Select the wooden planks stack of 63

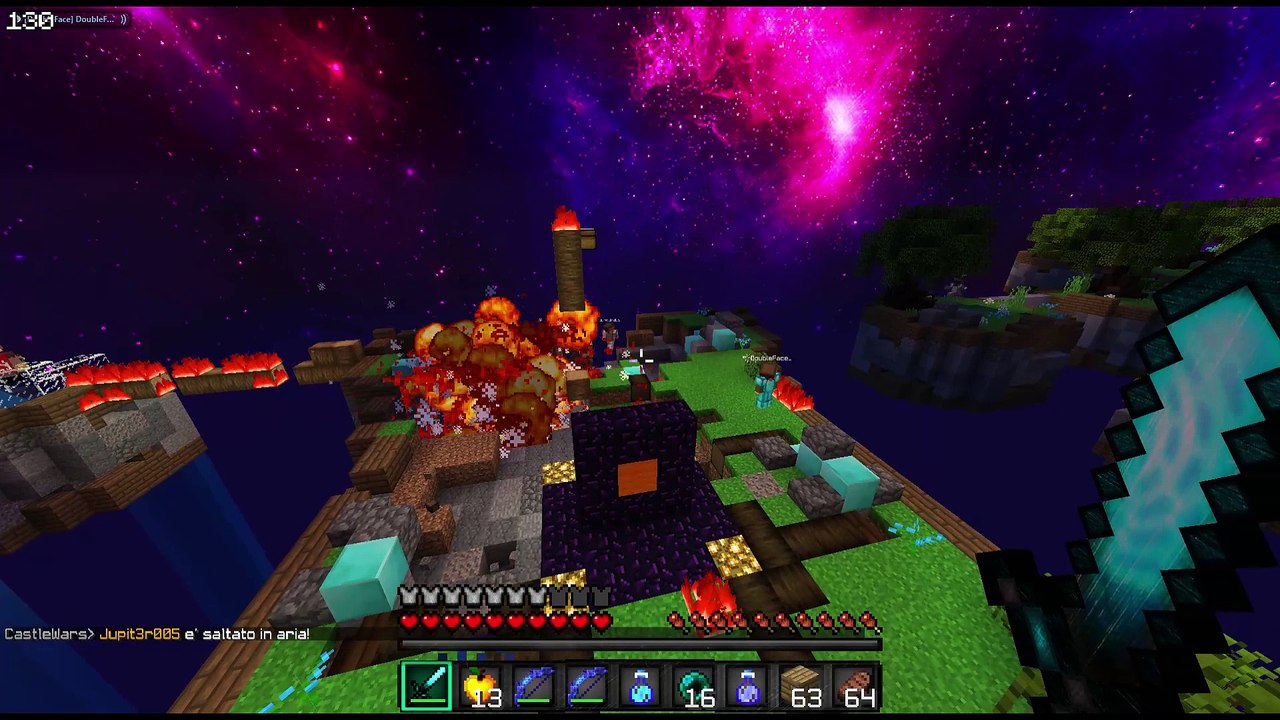pos(802,687)
